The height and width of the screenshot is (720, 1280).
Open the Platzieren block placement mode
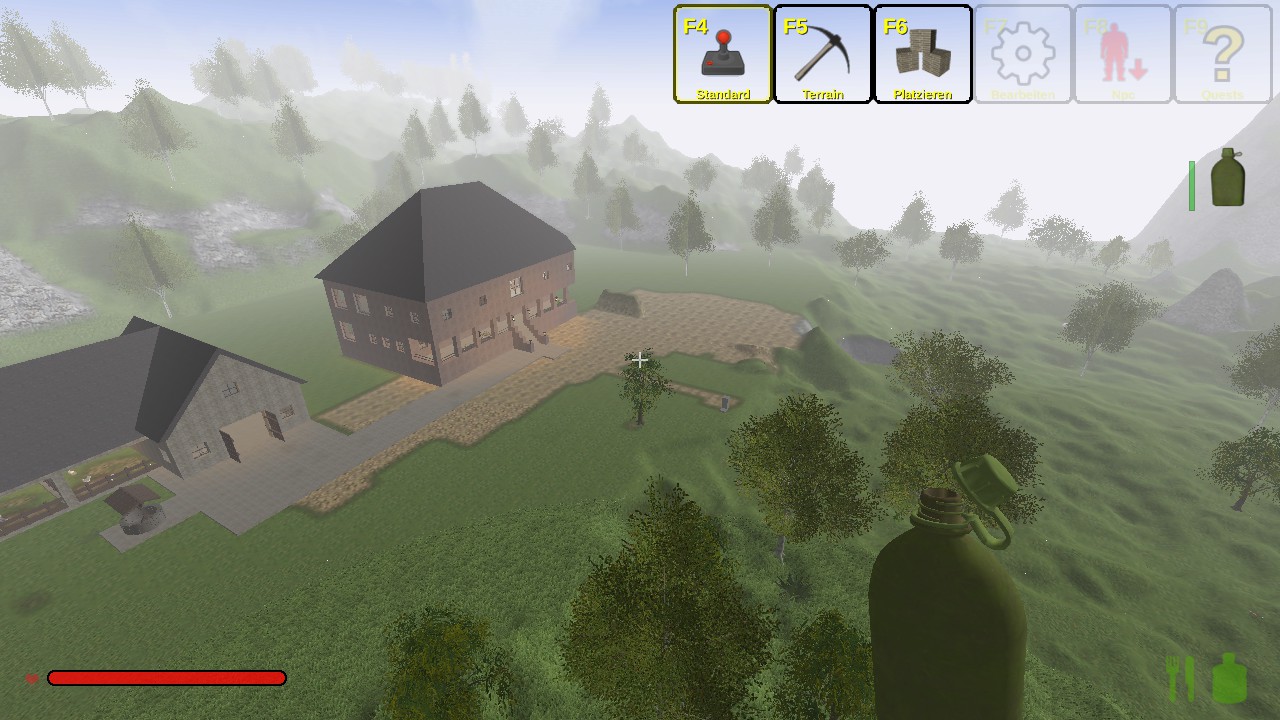pos(923,54)
